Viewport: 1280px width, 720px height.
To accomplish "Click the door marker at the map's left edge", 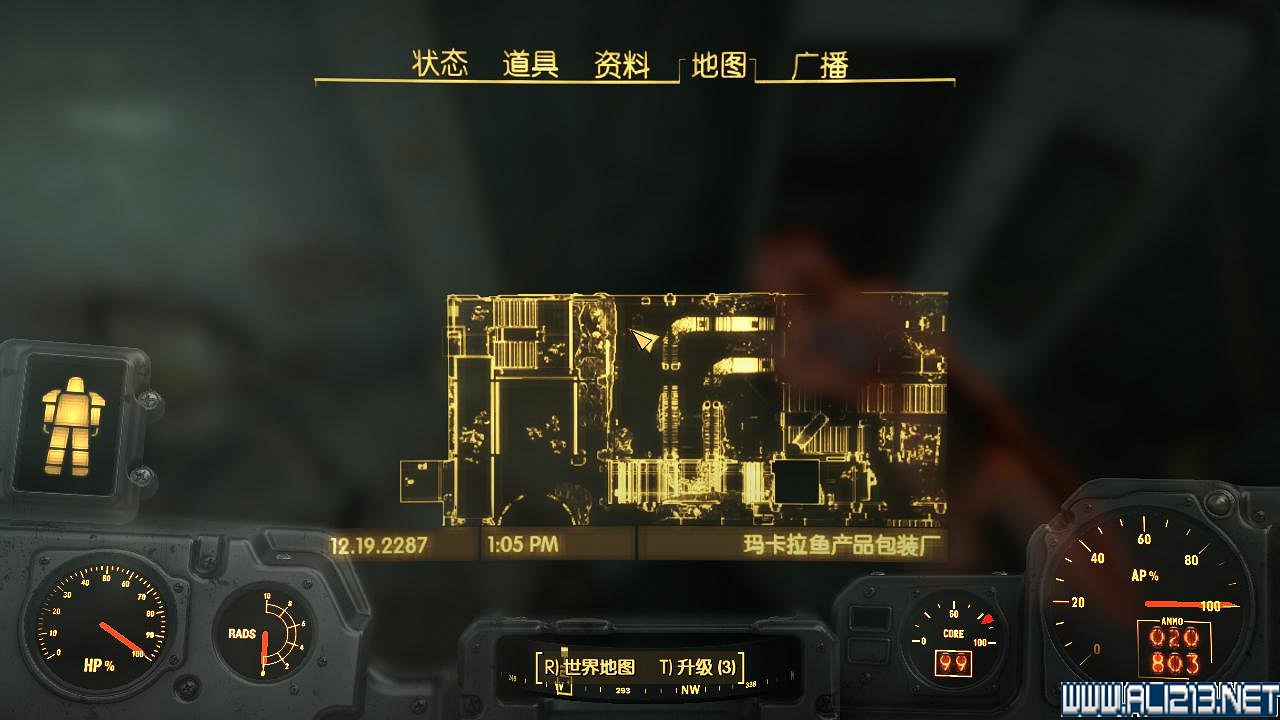I will pos(421,480).
